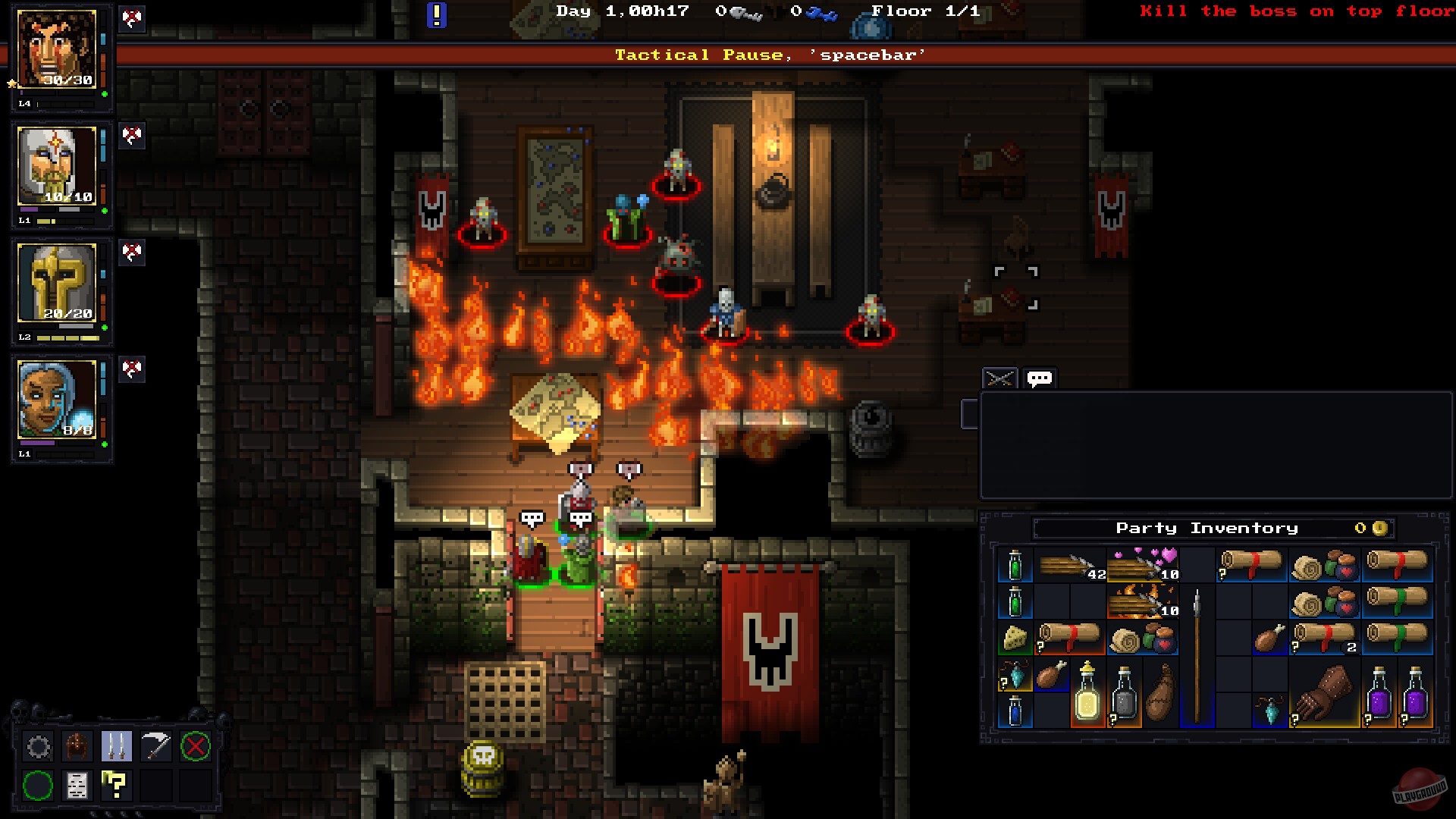1456x819 pixels.
Task: Select the dual swords attack mode icon
Action: click(x=116, y=746)
